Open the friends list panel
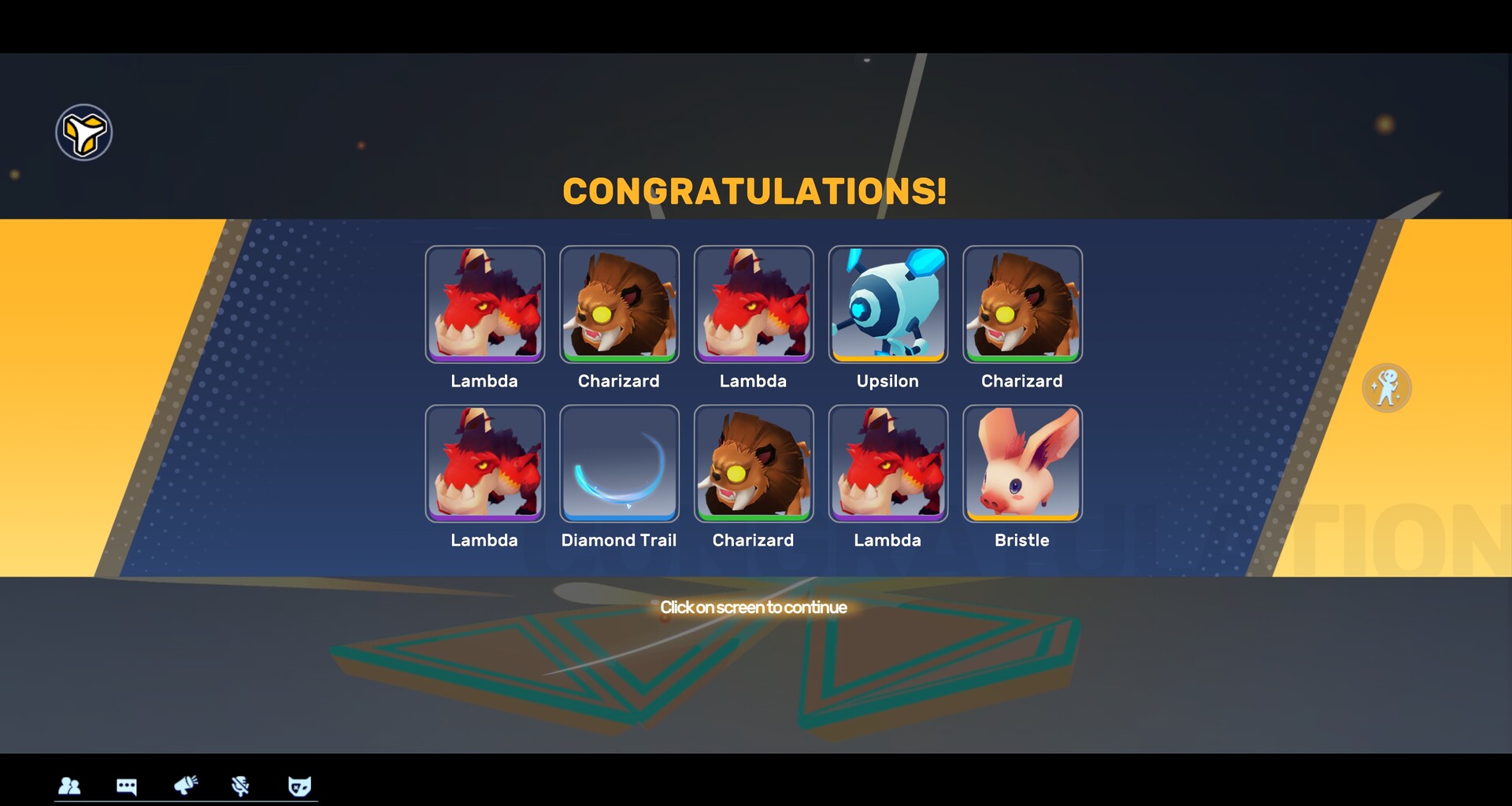Screen dimensions: 1512x806 pos(70,786)
